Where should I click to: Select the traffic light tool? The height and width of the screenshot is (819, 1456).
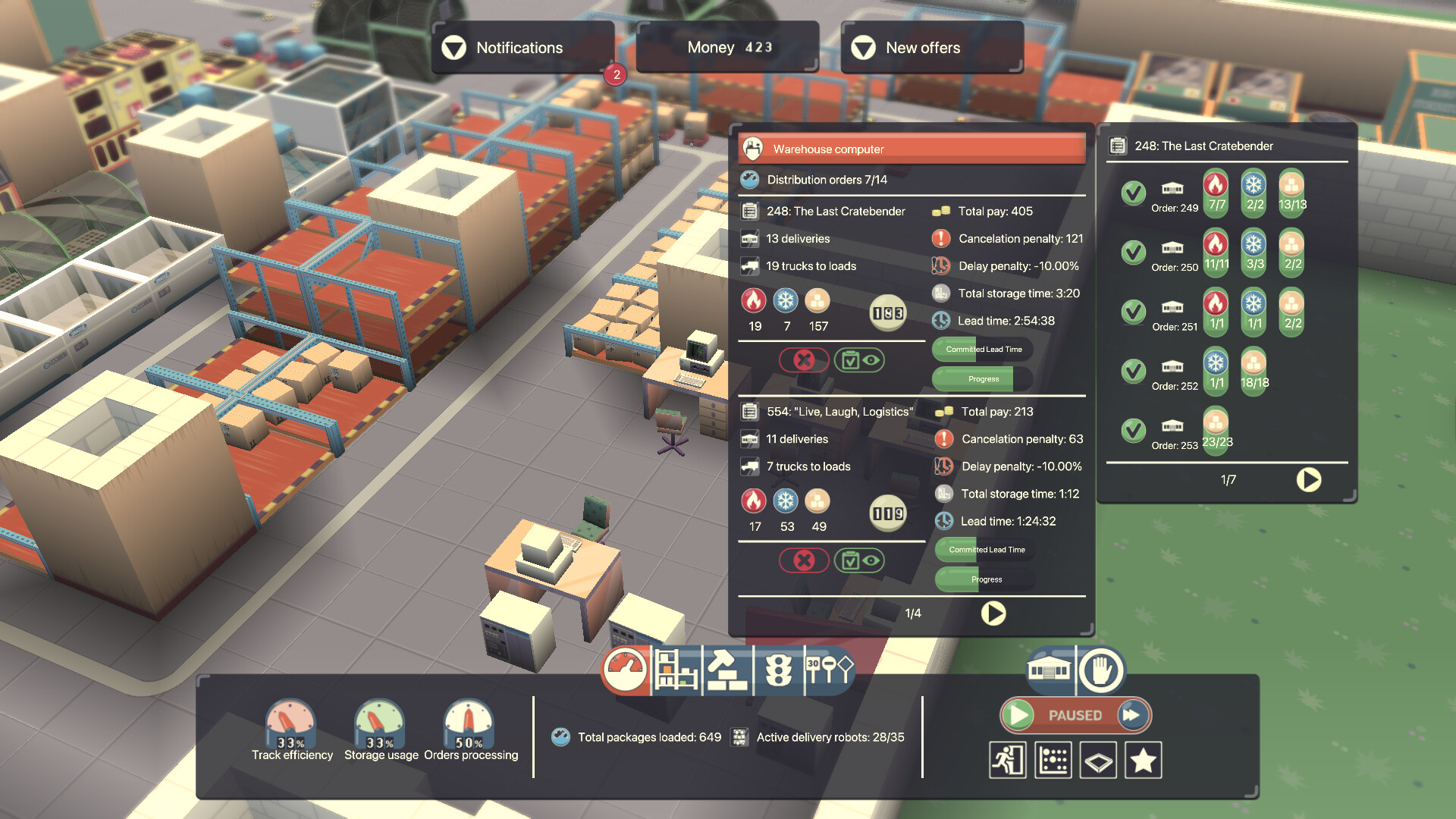[x=780, y=671]
